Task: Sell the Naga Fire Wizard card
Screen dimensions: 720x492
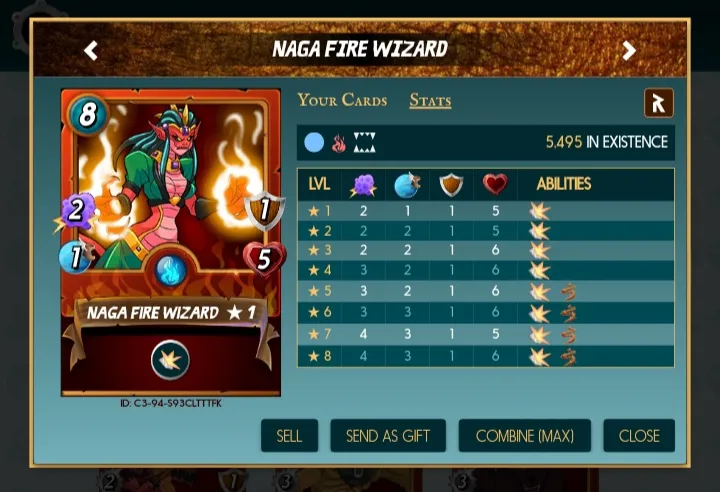Action: click(289, 436)
